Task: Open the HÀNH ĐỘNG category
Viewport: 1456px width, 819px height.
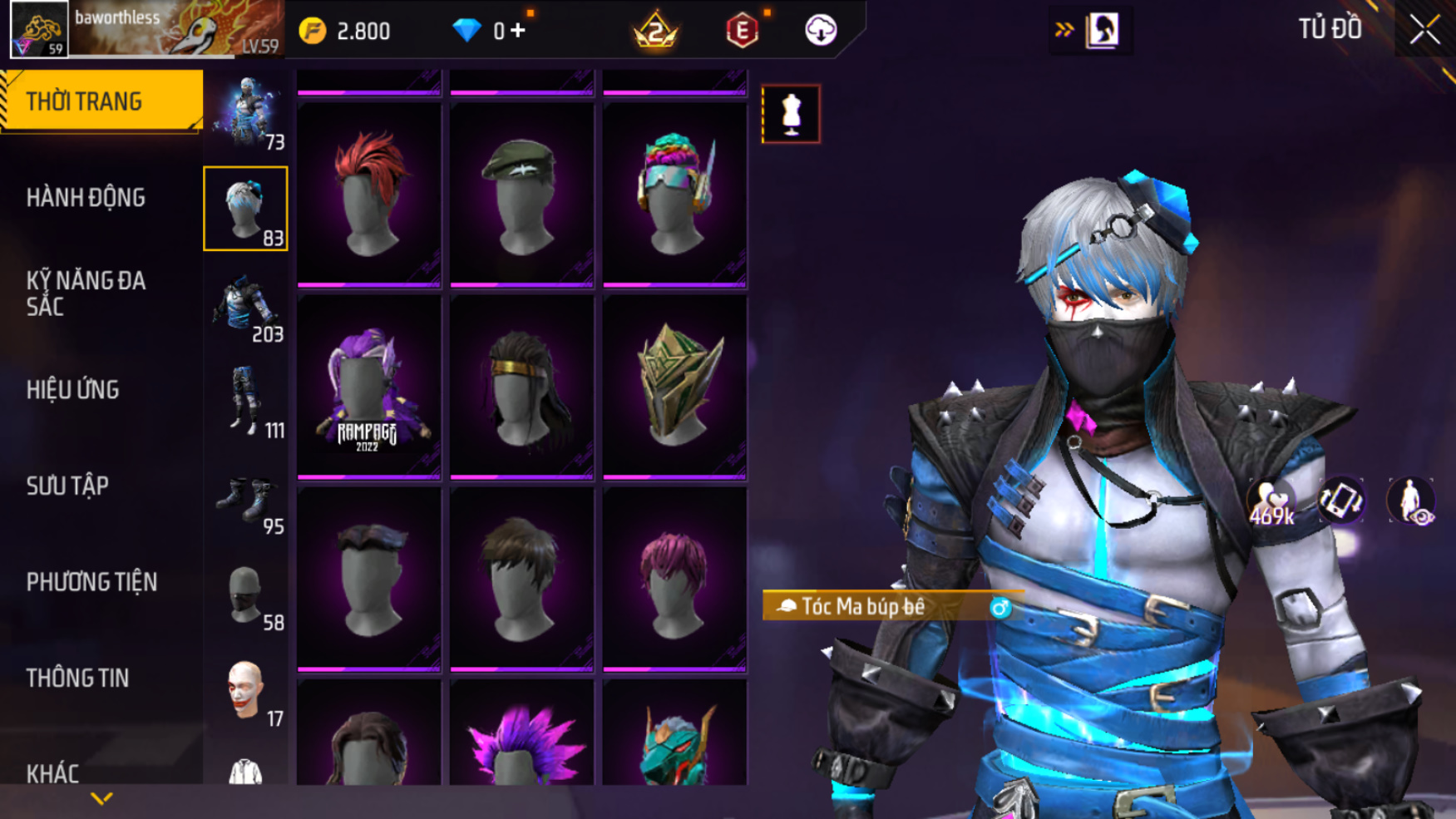Action: (86, 198)
